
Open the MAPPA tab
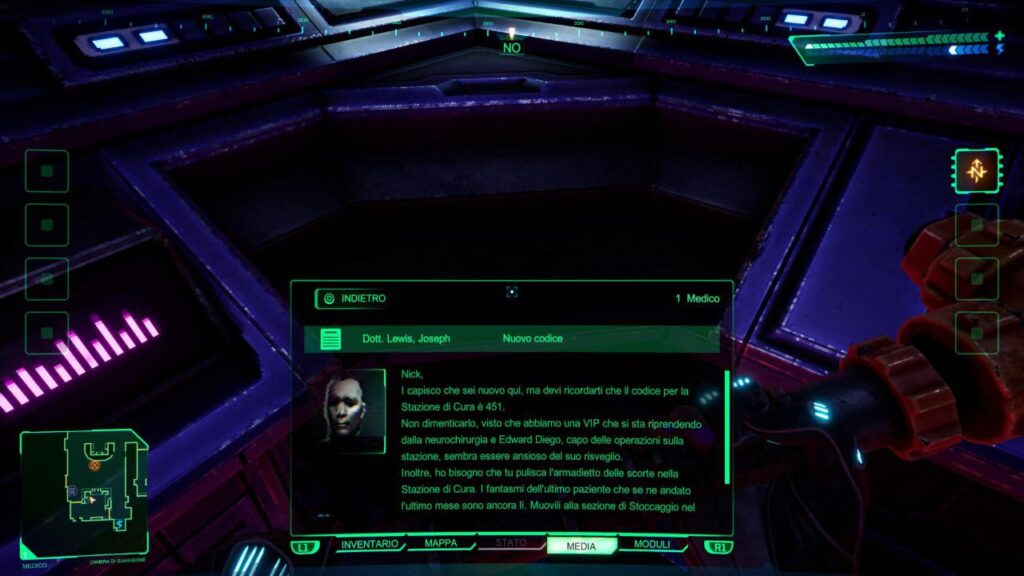441,545
